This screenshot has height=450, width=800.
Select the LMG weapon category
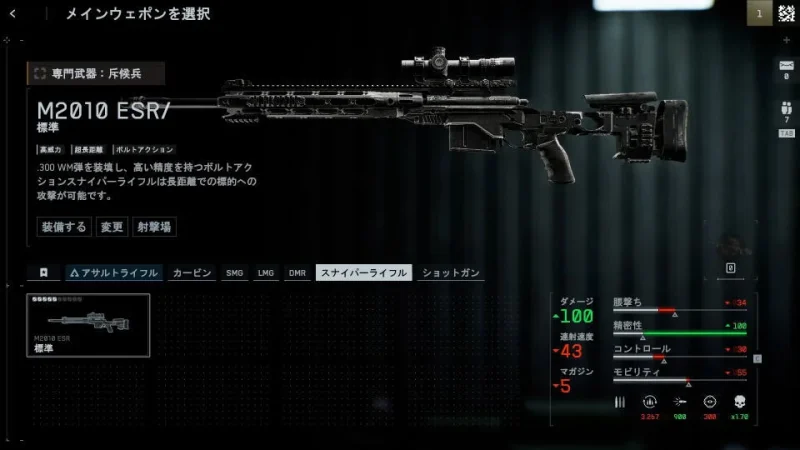coord(266,272)
